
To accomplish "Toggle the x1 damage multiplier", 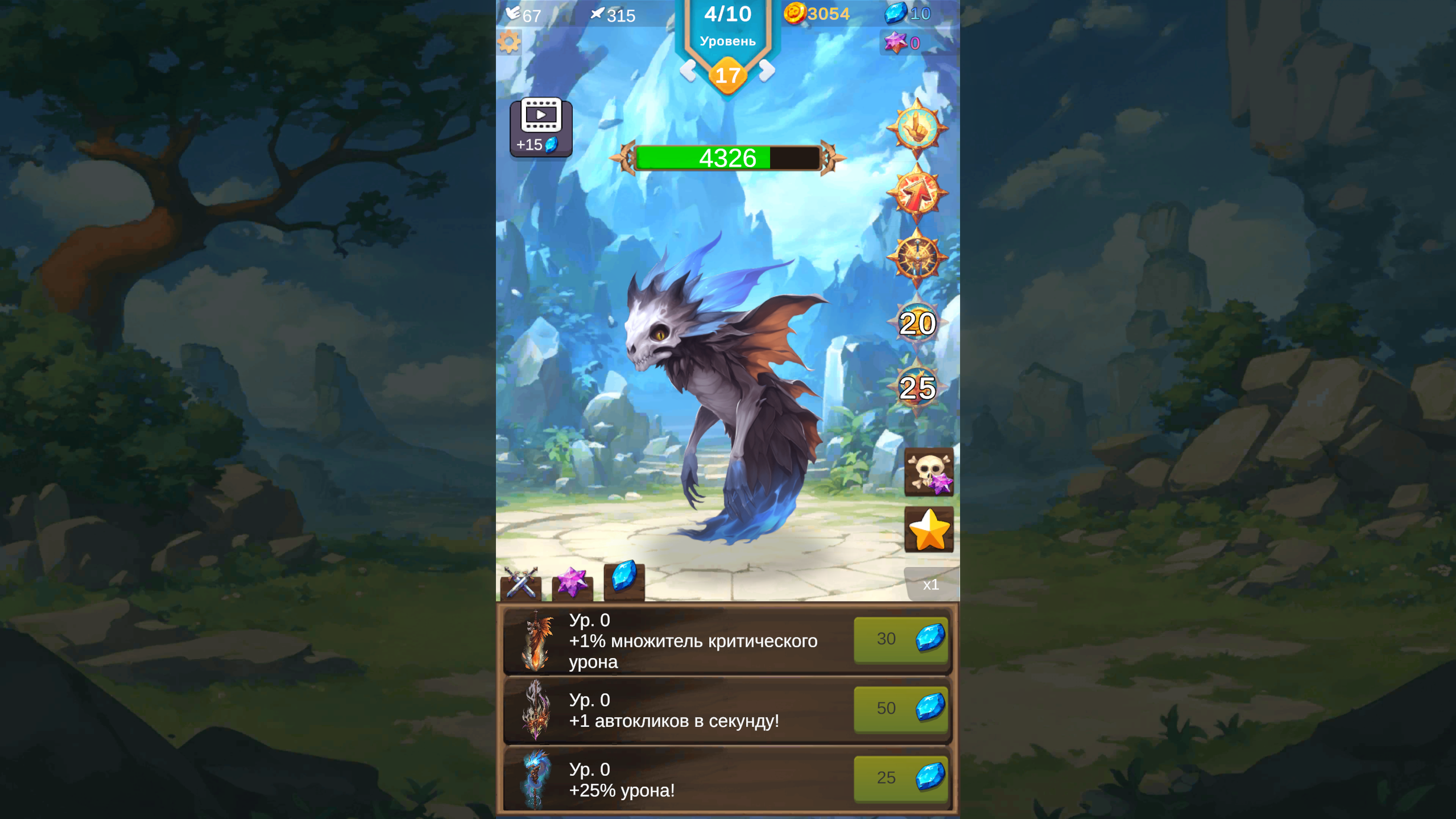I will [932, 585].
